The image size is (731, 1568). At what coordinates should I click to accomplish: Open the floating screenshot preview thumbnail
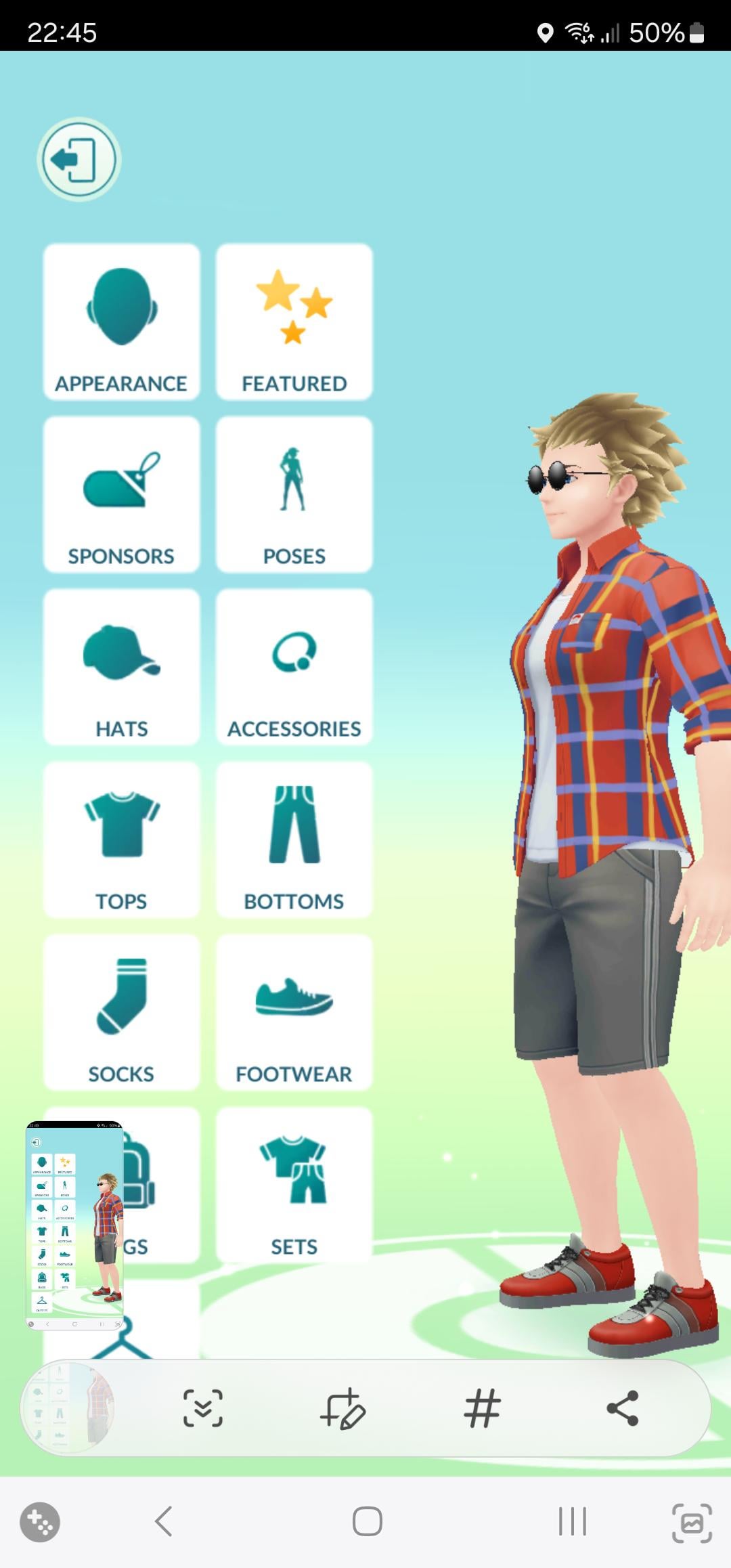(x=74, y=1225)
